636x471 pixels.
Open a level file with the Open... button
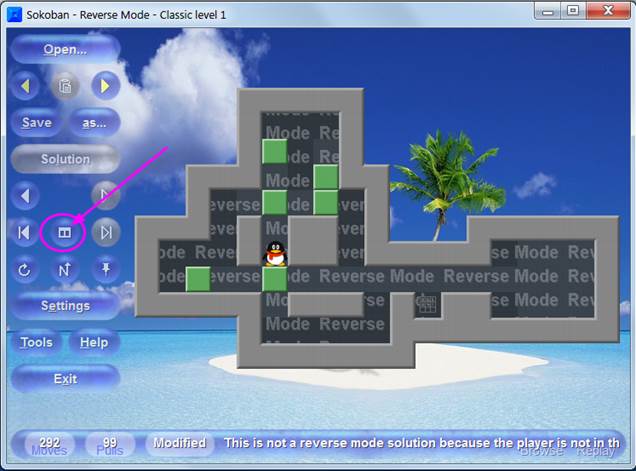click(65, 49)
